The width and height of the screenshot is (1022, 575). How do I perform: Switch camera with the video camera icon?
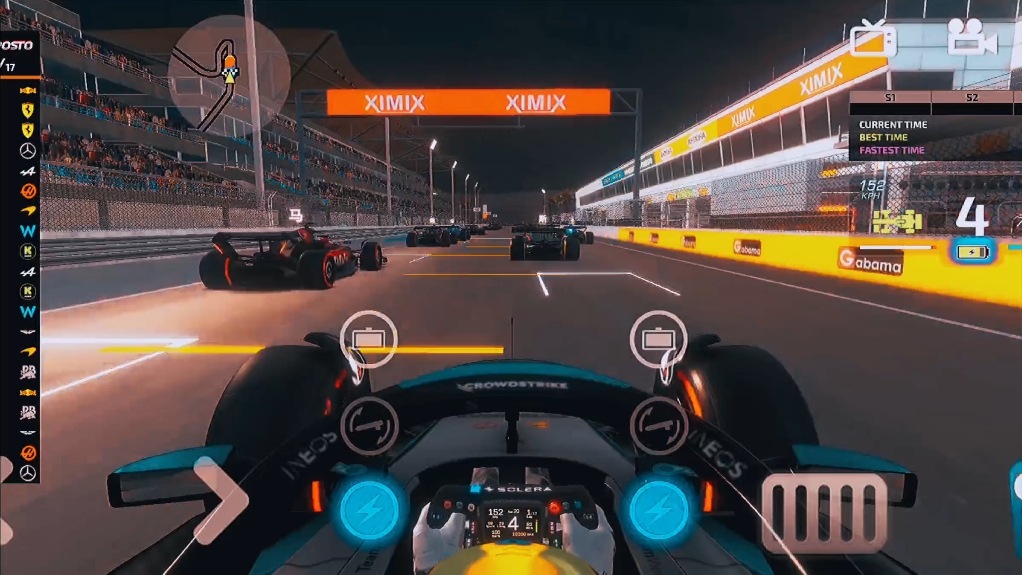pyautogui.click(x=972, y=38)
